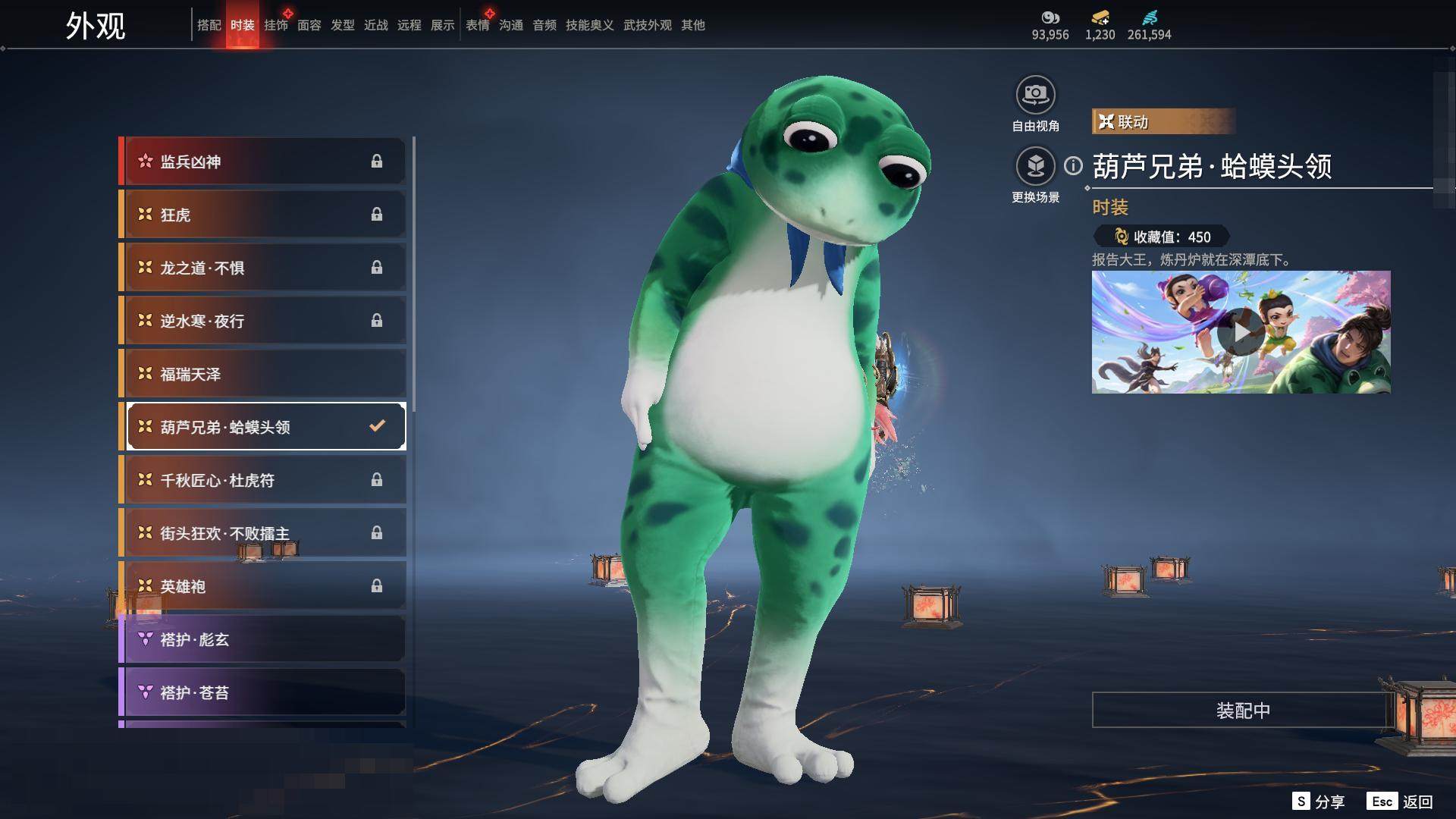This screenshot has width=1456, height=819.
Task: Play the outfit preview video
Action: 1241,332
